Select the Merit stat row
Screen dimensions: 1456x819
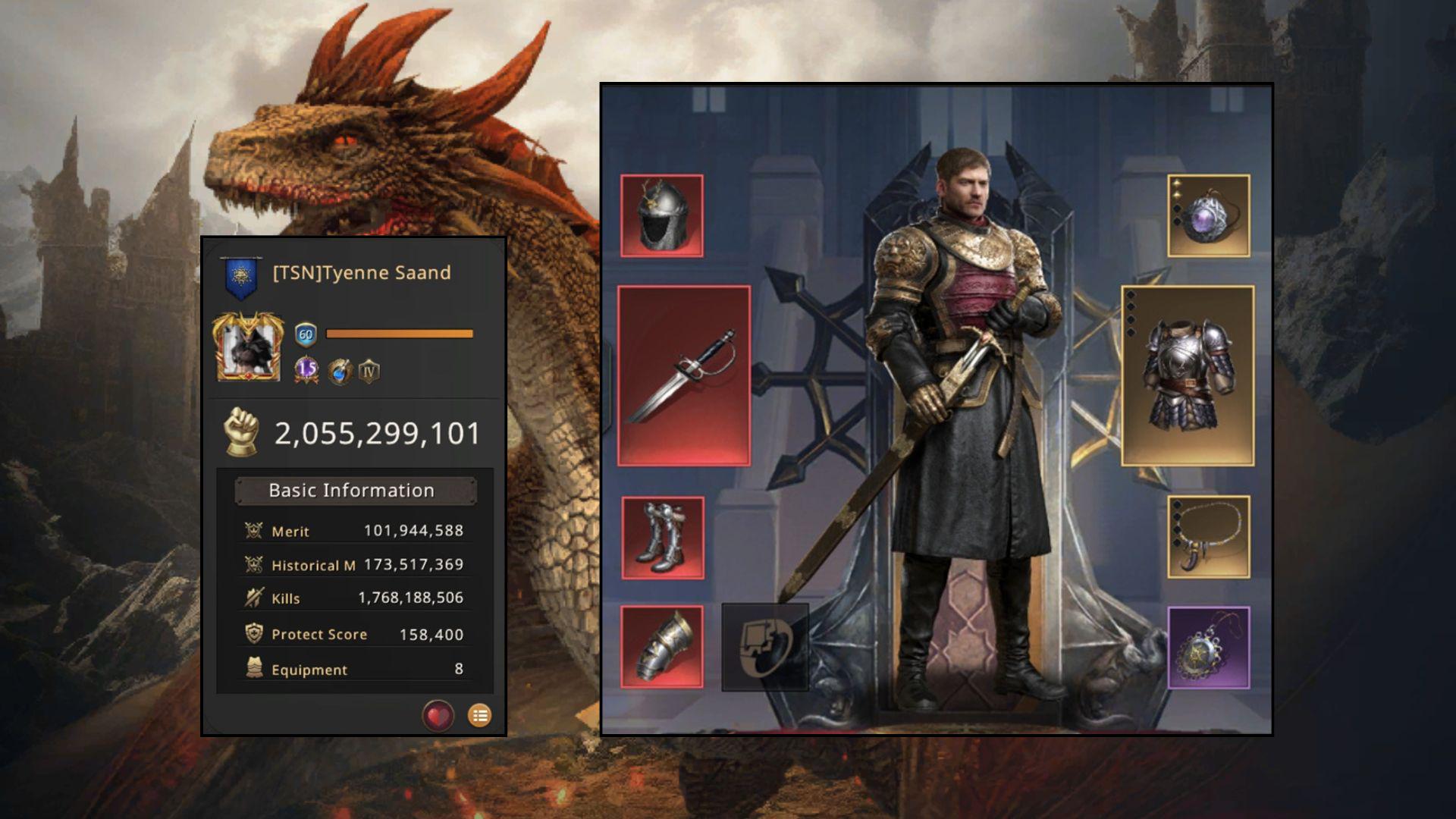tap(354, 531)
